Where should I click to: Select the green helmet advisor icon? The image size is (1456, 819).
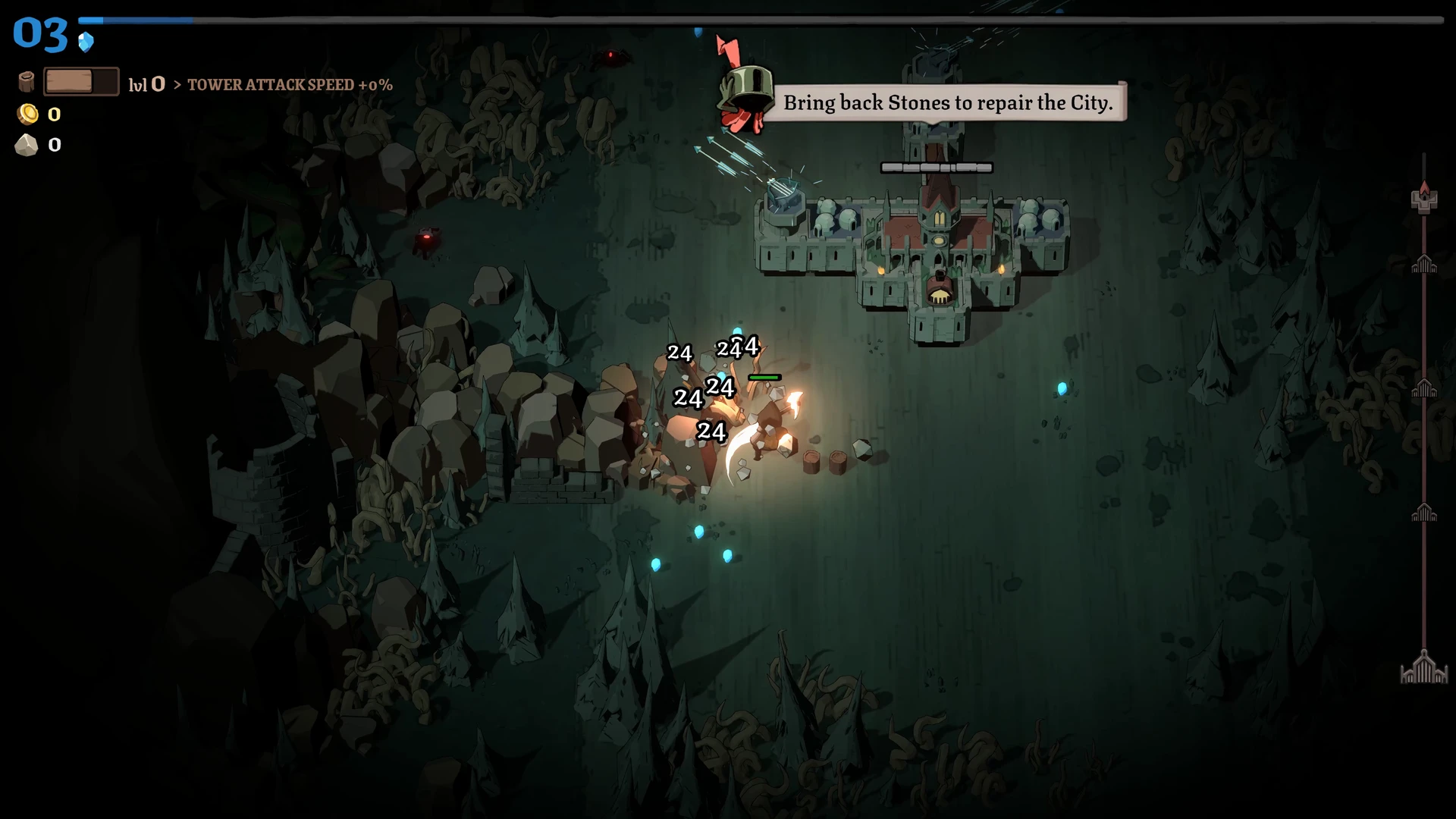tap(745, 91)
